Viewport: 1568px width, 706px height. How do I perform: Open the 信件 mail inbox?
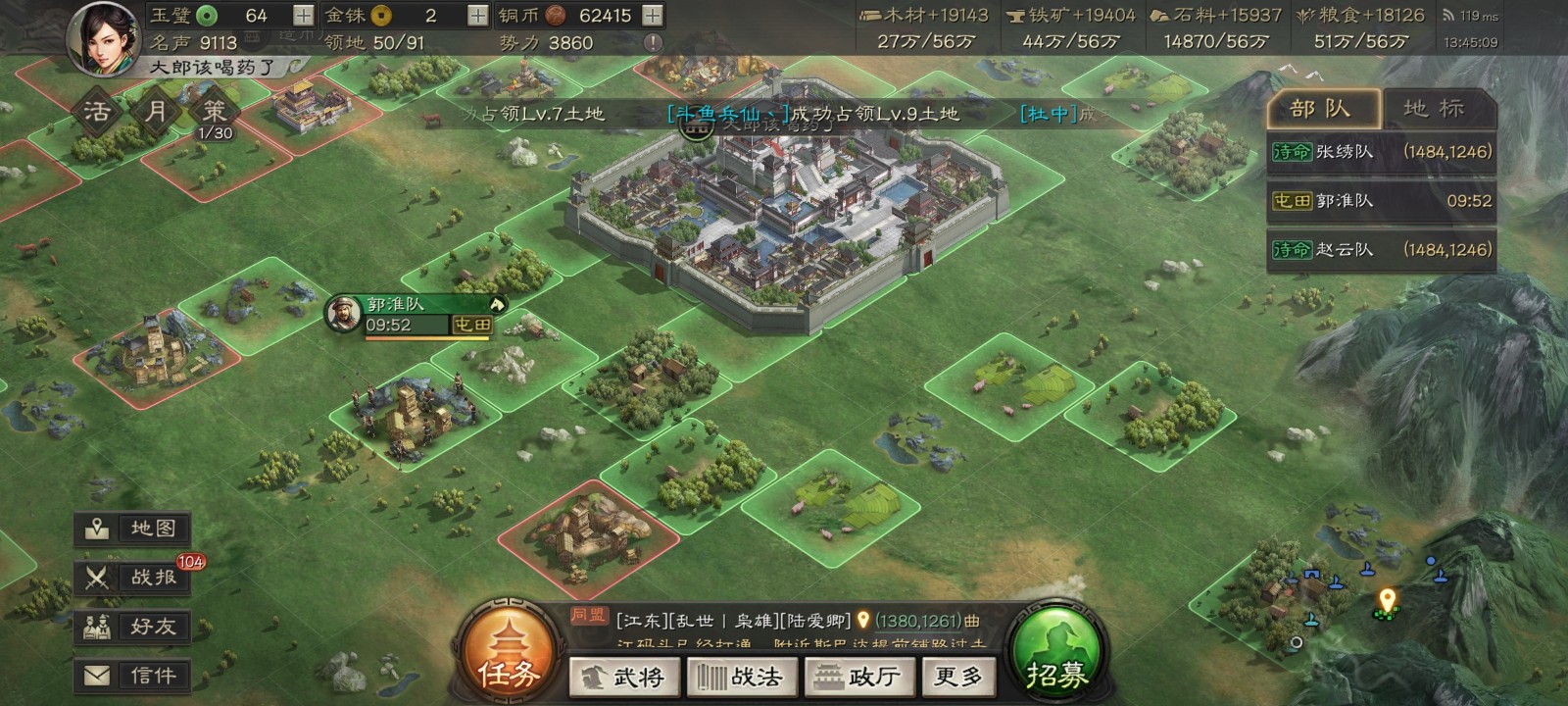[133, 676]
